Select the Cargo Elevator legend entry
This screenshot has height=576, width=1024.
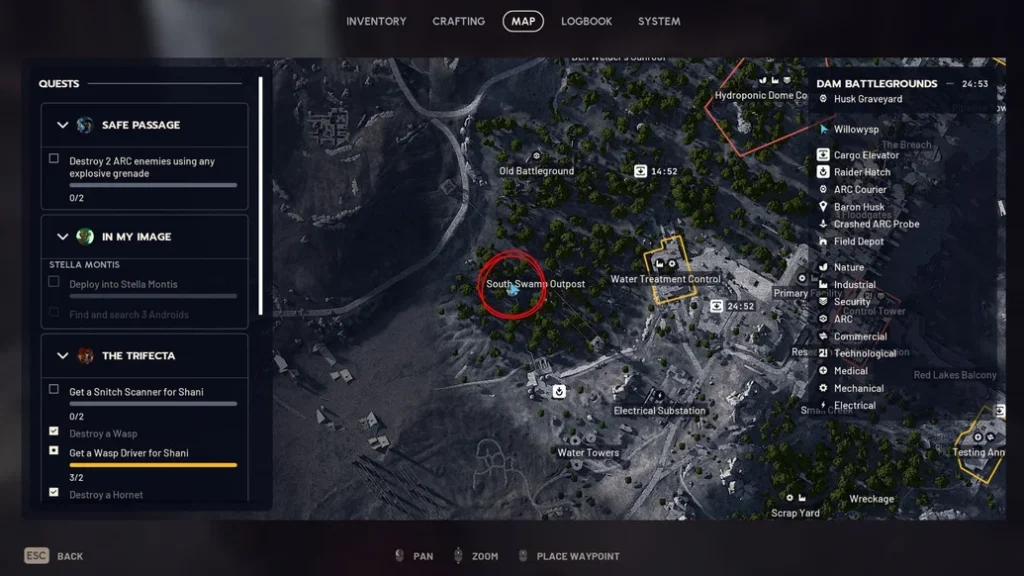[x=866, y=155]
